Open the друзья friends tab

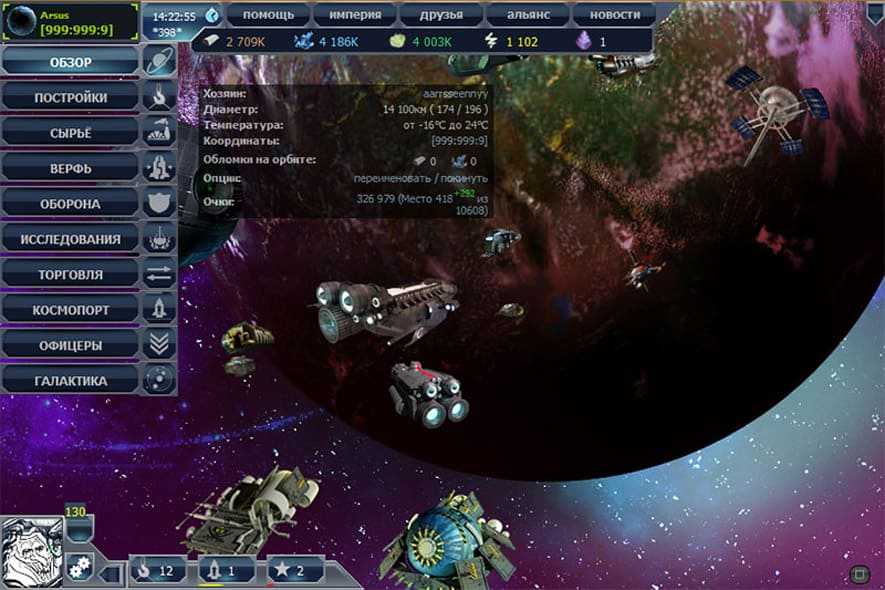441,15
